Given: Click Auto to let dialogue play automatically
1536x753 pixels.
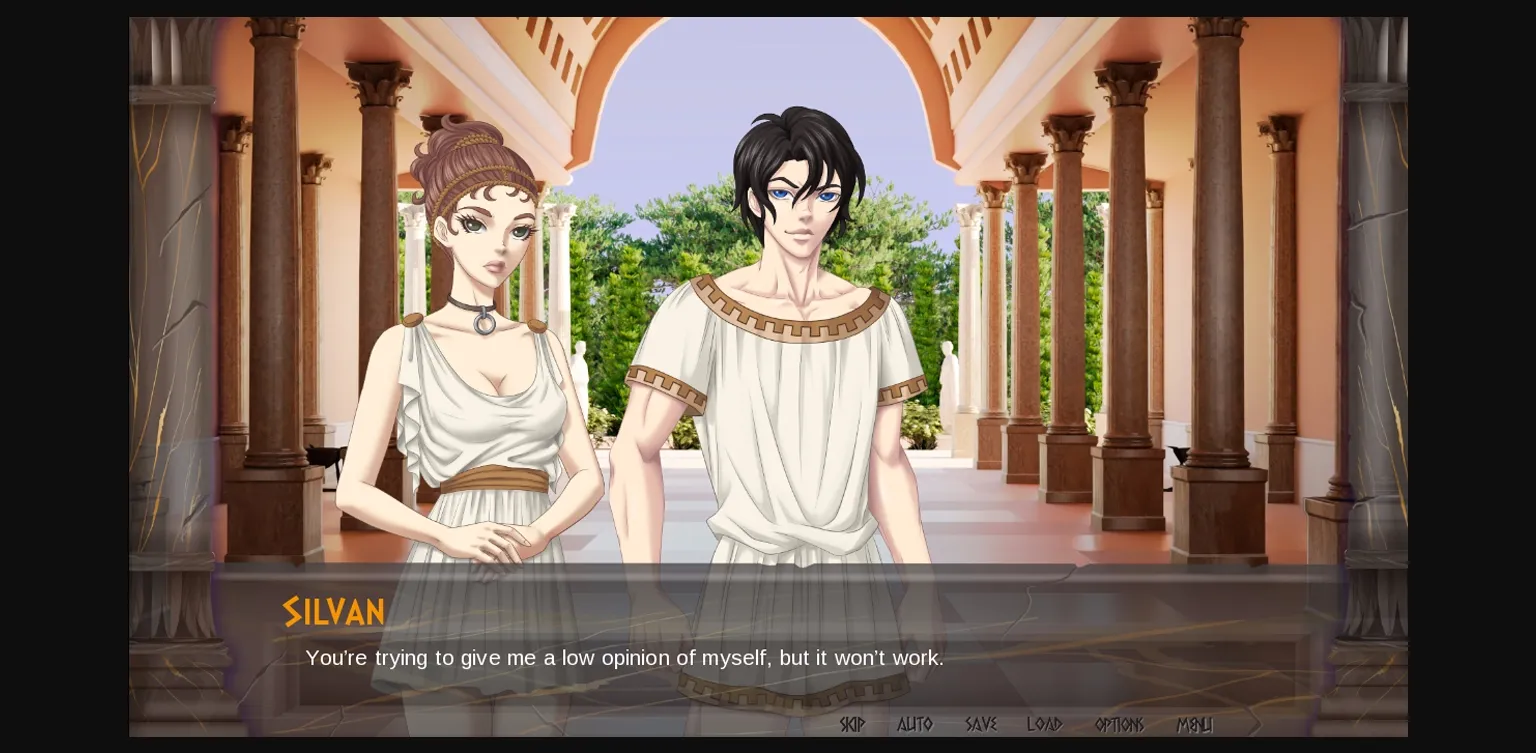Looking at the screenshot, I should (914, 724).
